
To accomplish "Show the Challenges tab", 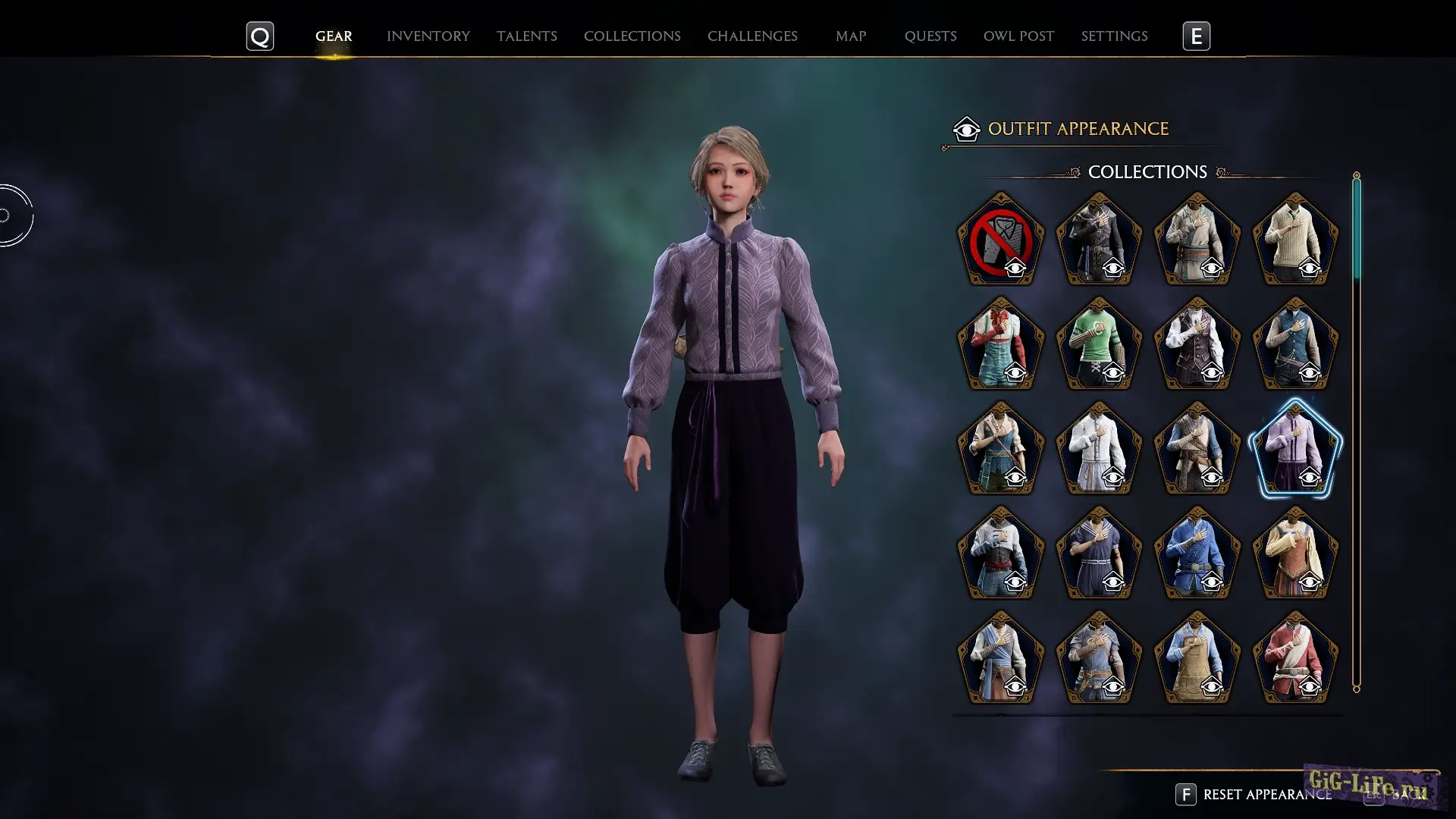I will (x=752, y=36).
